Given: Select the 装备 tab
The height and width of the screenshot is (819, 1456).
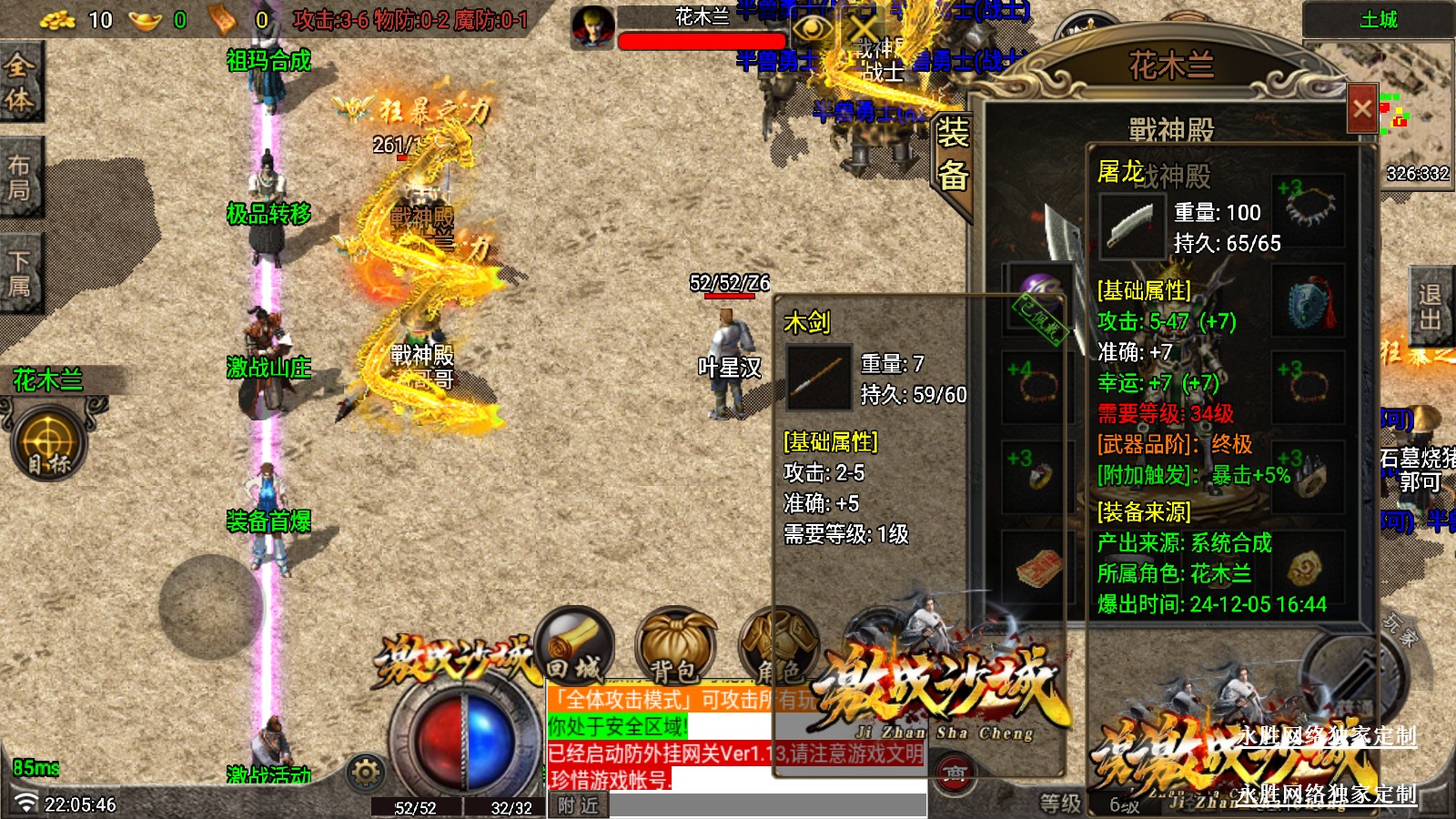Looking at the screenshot, I should click(x=953, y=155).
